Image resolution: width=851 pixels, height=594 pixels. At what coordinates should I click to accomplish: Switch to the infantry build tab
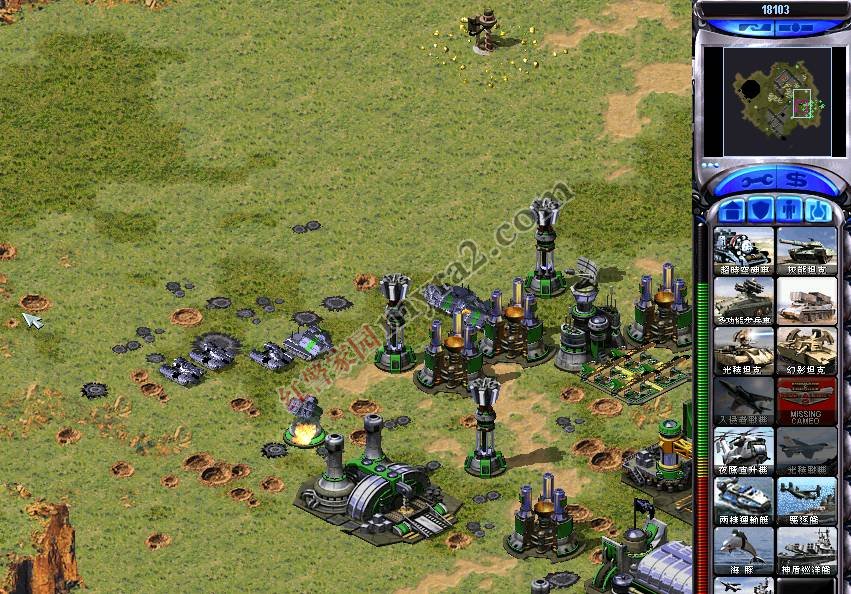point(787,211)
